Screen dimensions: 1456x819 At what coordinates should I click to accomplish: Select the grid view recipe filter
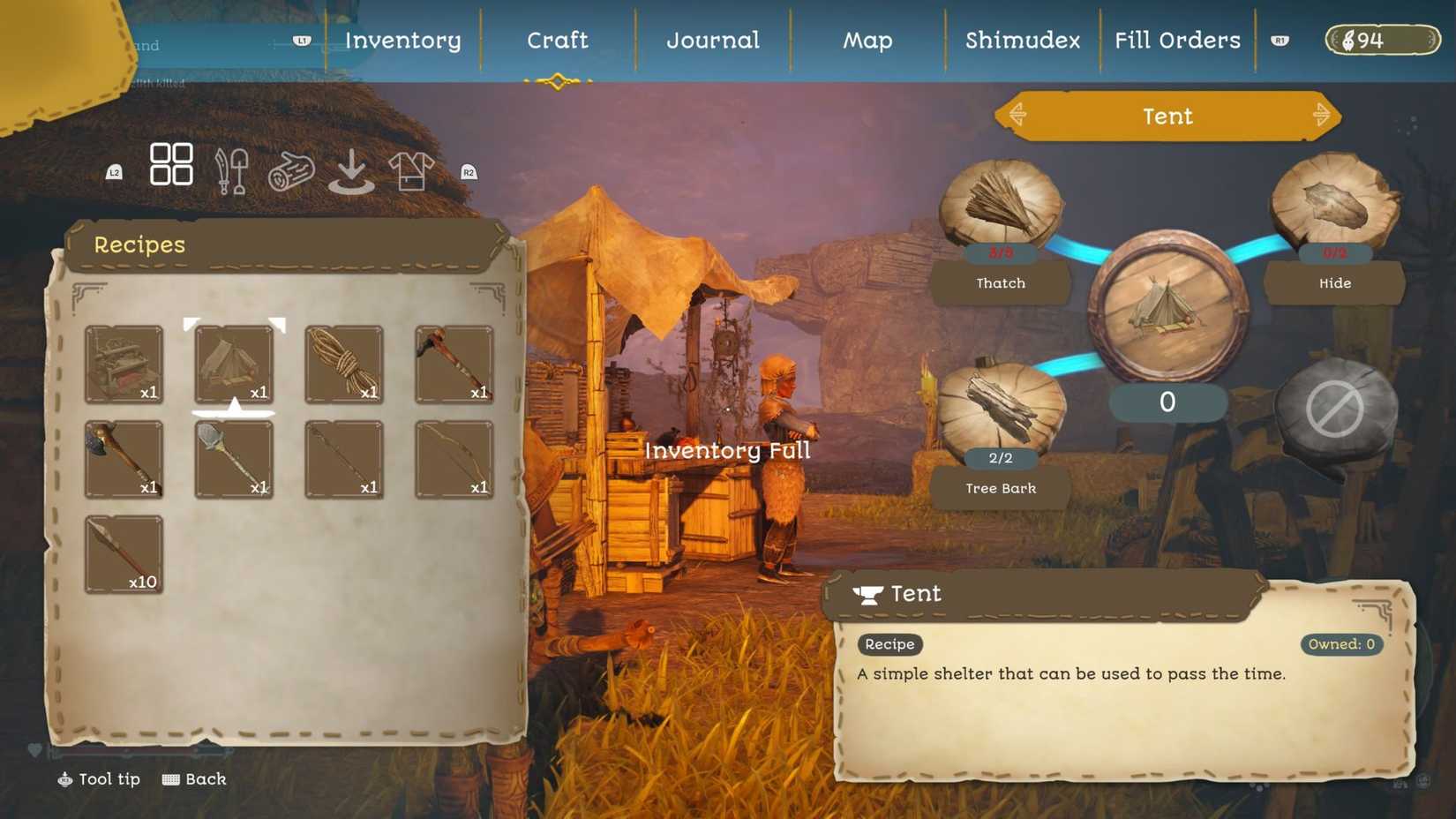pyautogui.click(x=171, y=164)
